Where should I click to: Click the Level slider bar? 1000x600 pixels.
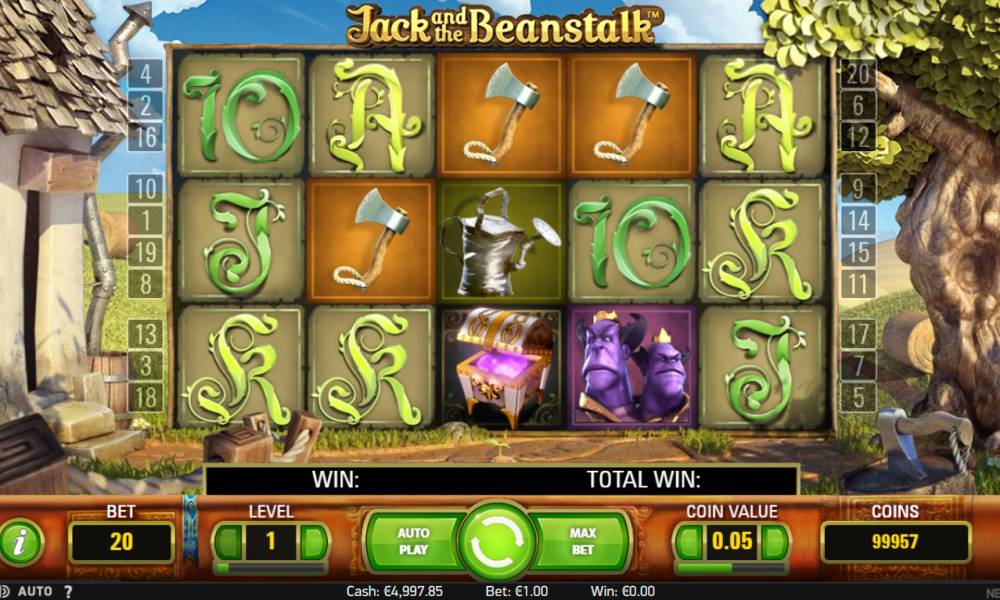[270, 568]
